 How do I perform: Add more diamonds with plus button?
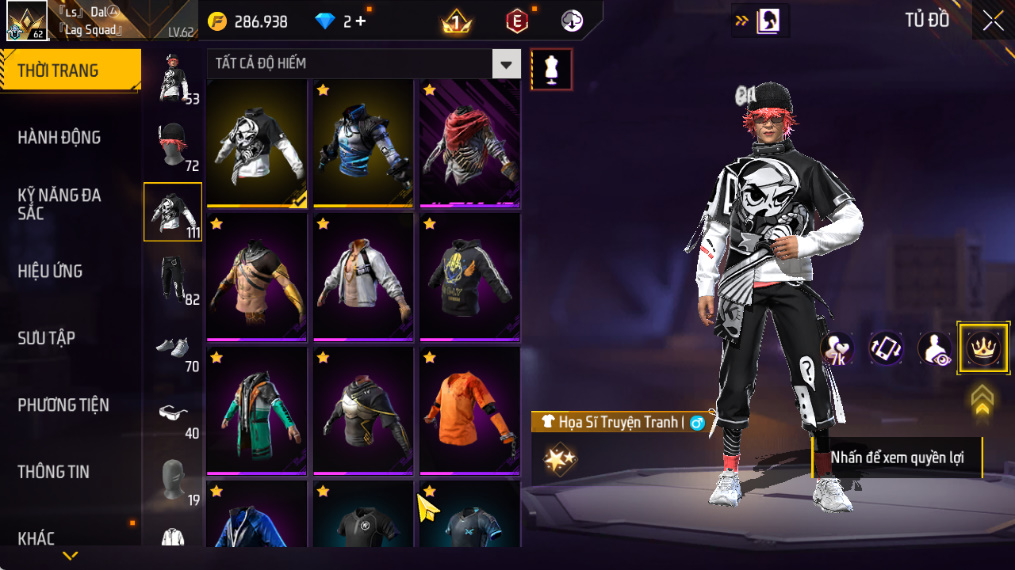point(361,21)
